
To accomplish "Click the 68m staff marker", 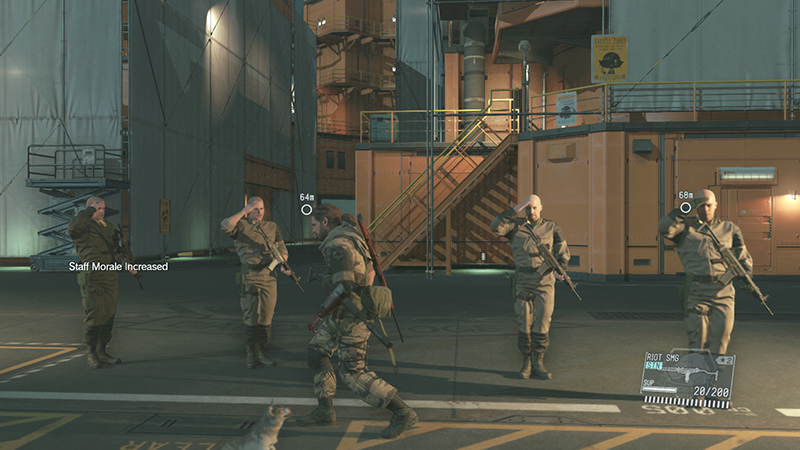I will pos(685,208).
